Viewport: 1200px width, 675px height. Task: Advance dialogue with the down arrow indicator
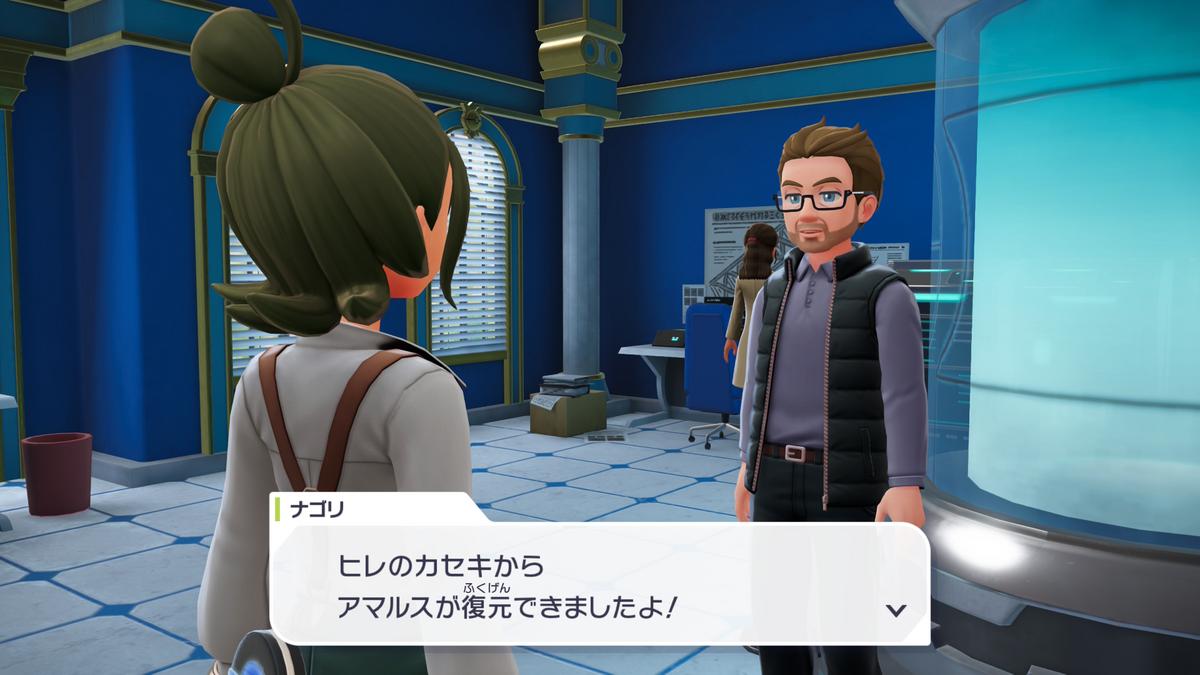[x=896, y=609]
